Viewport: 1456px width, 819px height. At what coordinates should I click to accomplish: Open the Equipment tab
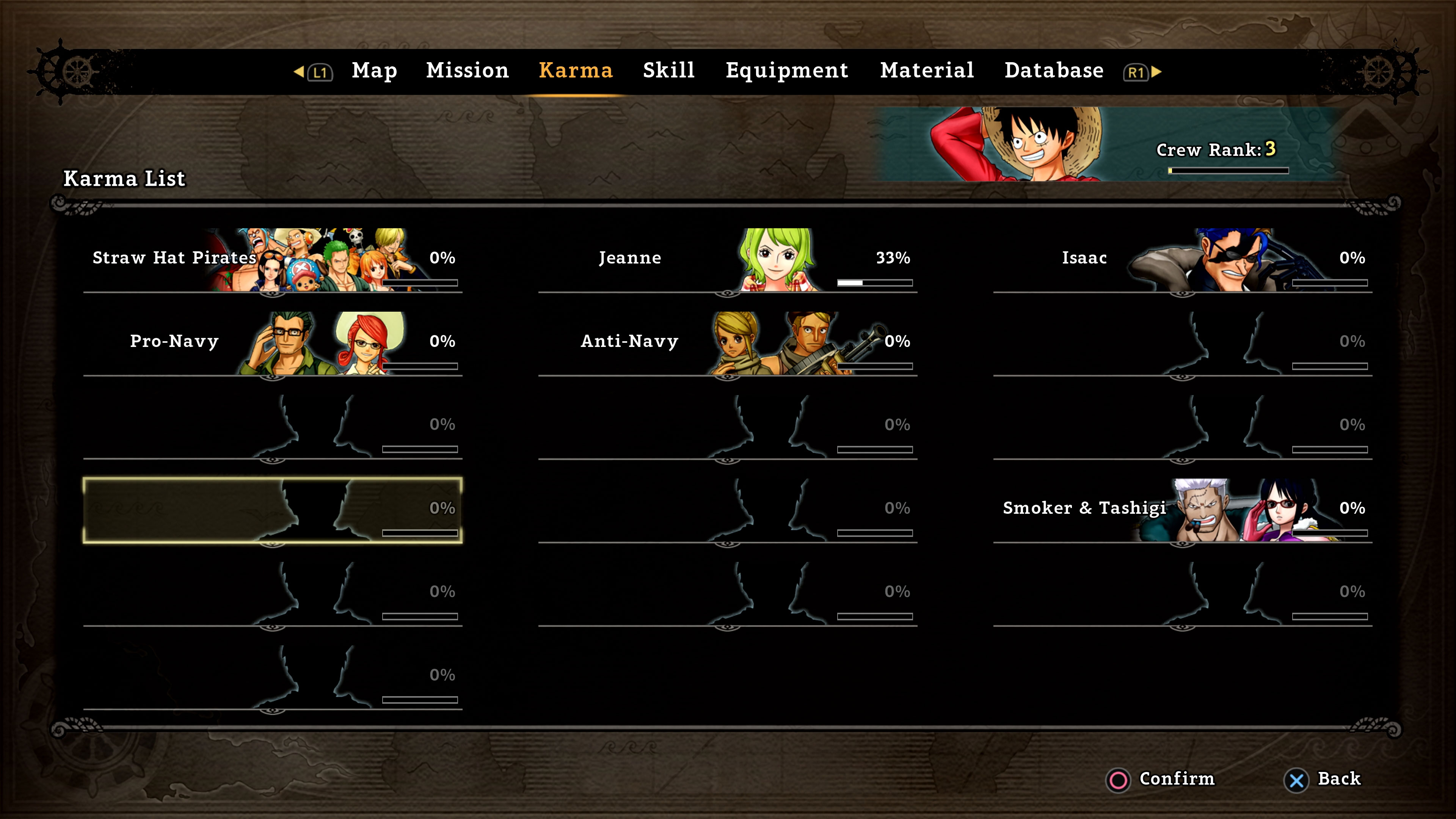[787, 71]
